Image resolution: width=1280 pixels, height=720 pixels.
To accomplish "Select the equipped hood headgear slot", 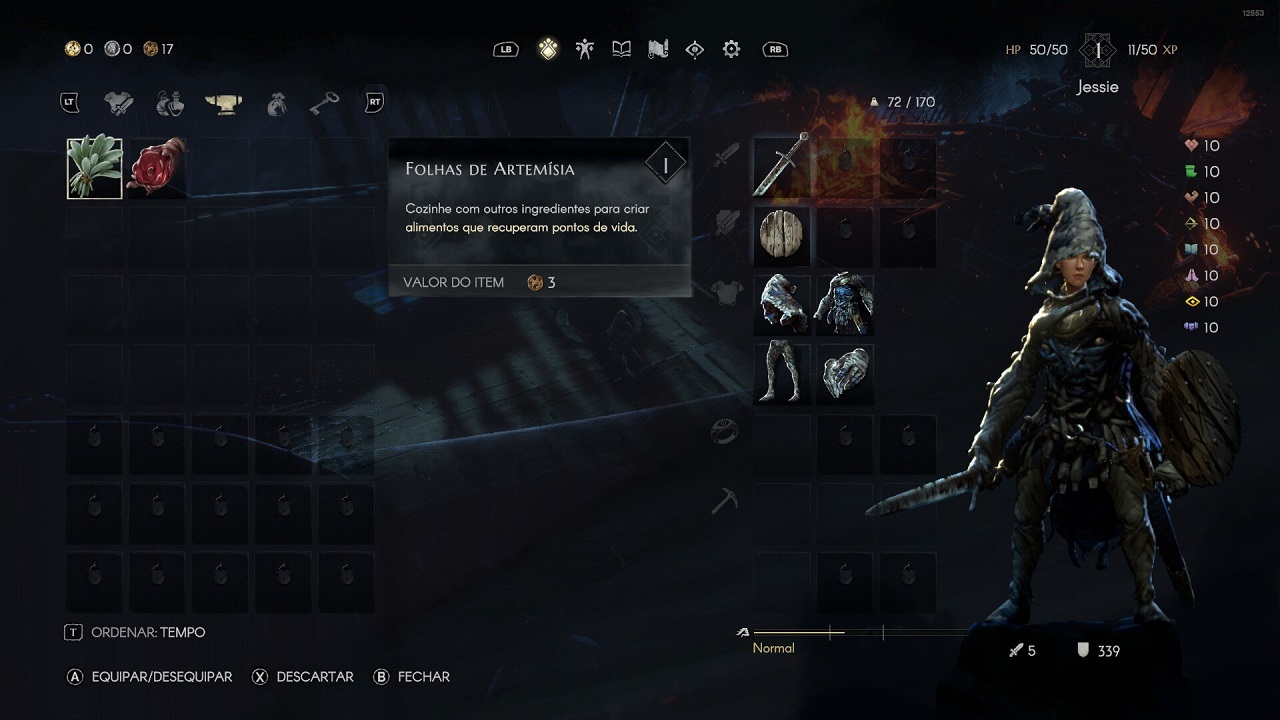I will 781,305.
